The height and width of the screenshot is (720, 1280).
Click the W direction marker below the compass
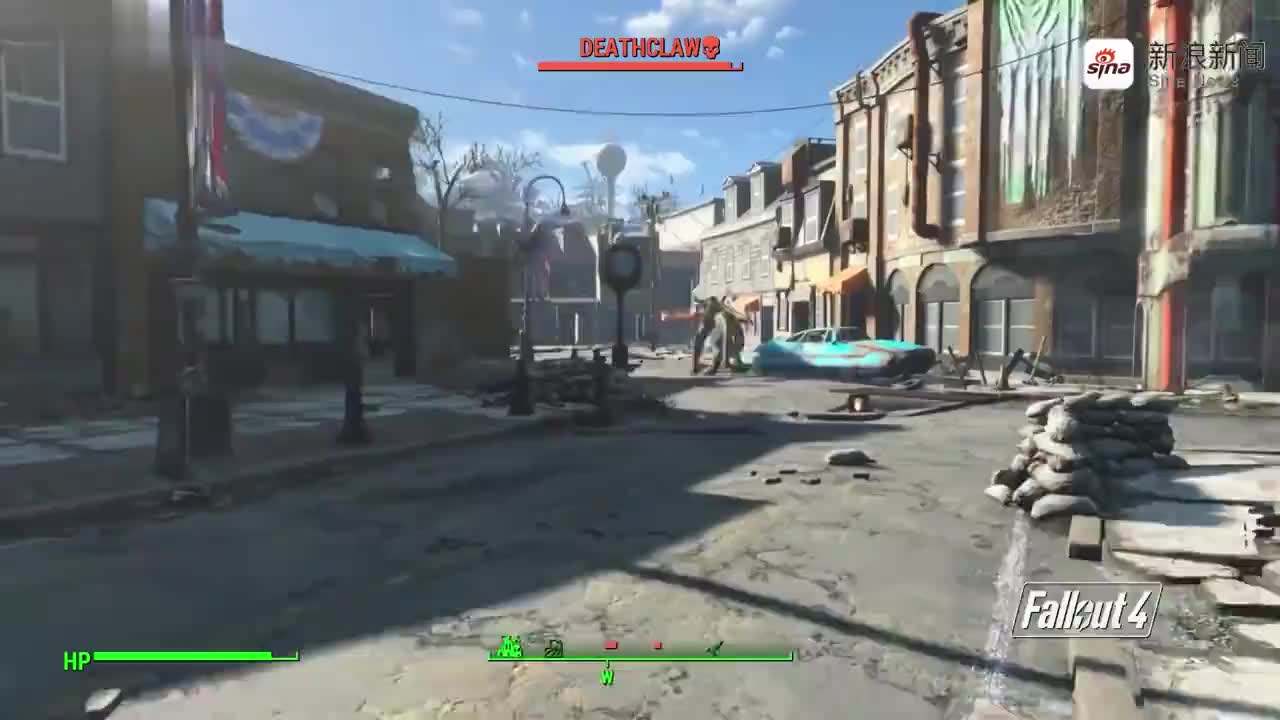[x=606, y=676]
